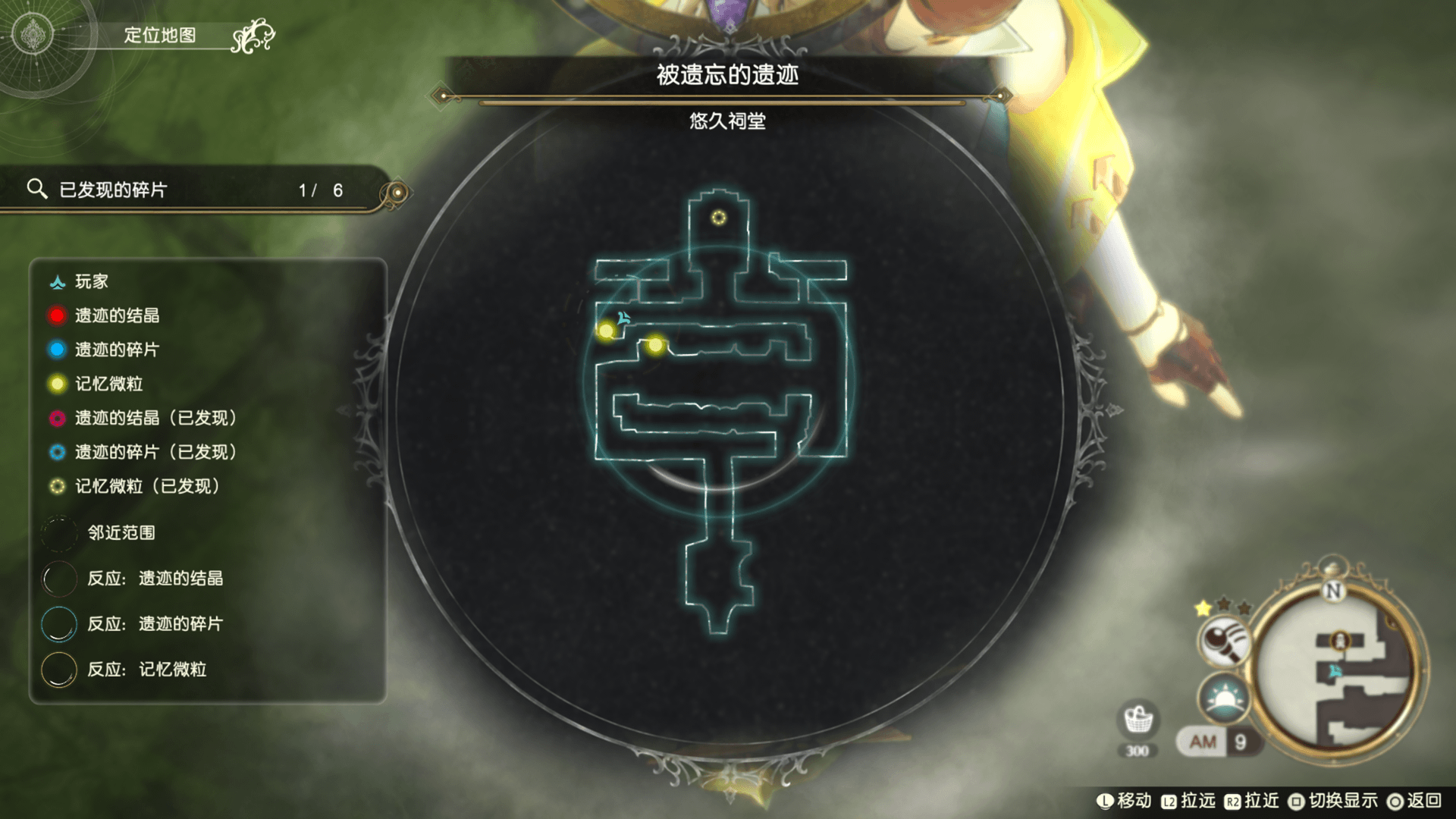Screen dimensions: 1456x819
Task: Select the player arrow marker on the ruin map
Action: coord(623,318)
